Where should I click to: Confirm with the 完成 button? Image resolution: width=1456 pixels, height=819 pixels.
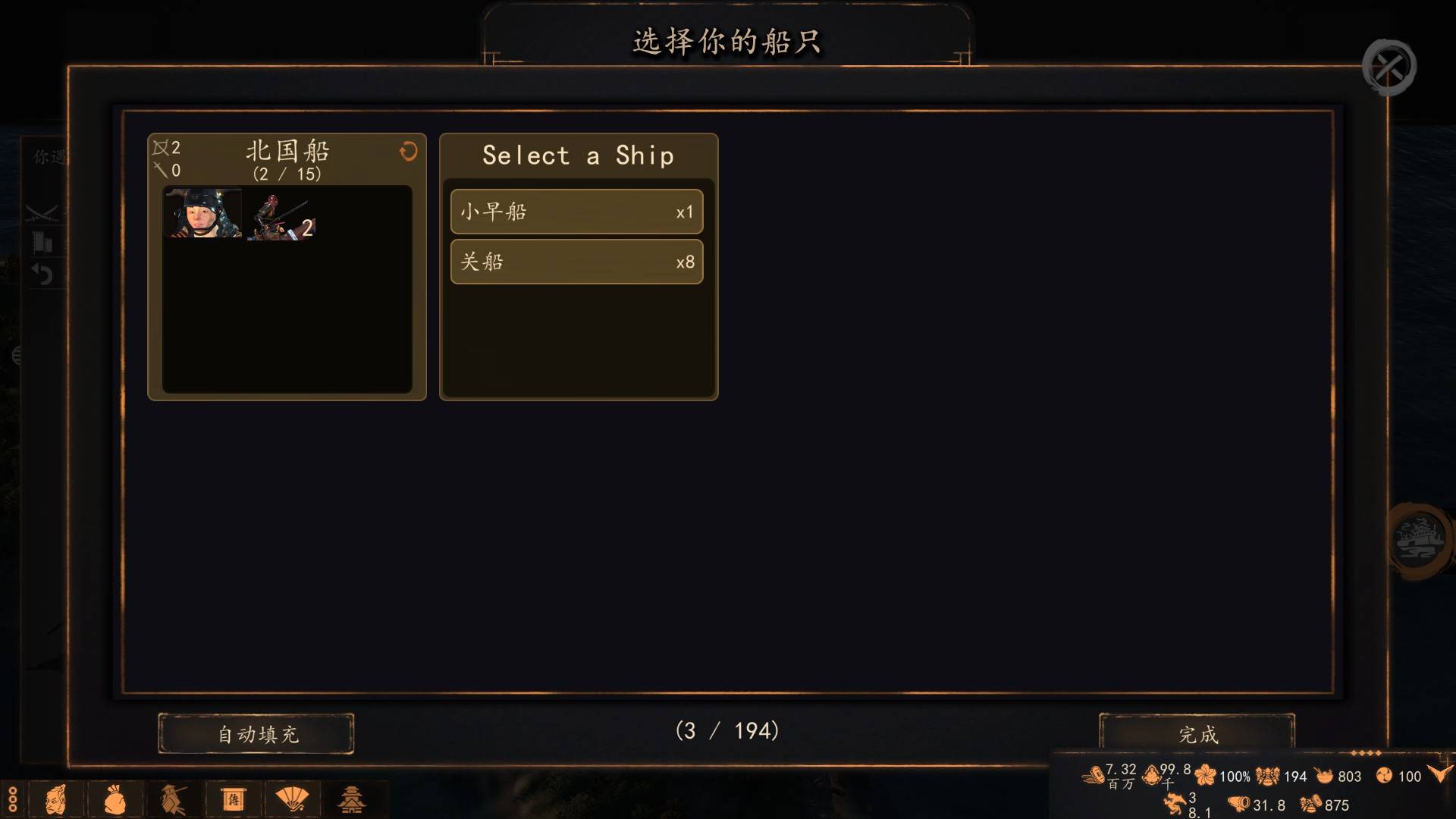(x=1197, y=734)
